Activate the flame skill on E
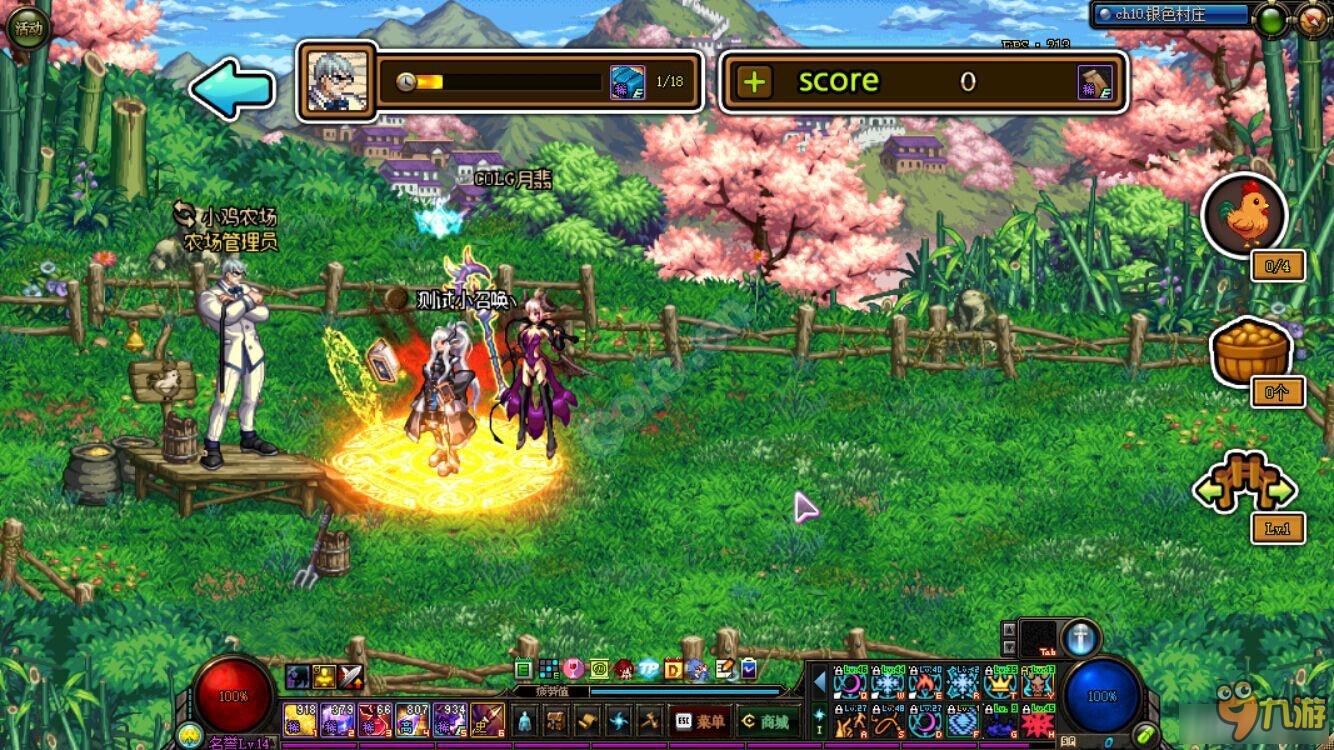The width and height of the screenshot is (1334, 750). tap(924, 684)
